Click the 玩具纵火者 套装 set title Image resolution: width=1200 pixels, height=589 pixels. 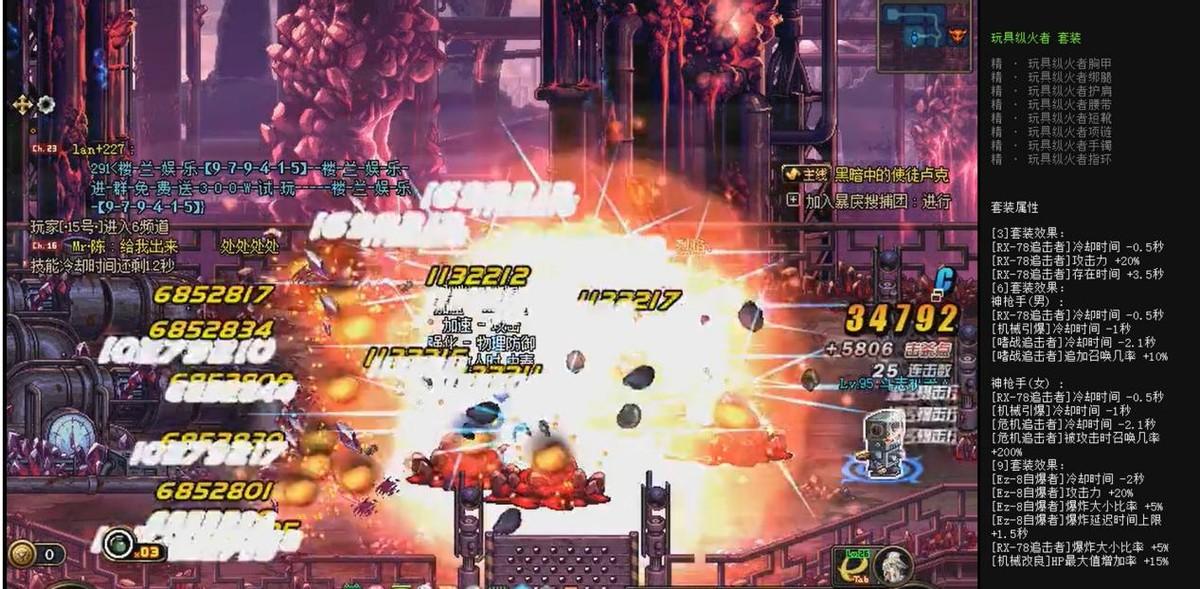1035,38
